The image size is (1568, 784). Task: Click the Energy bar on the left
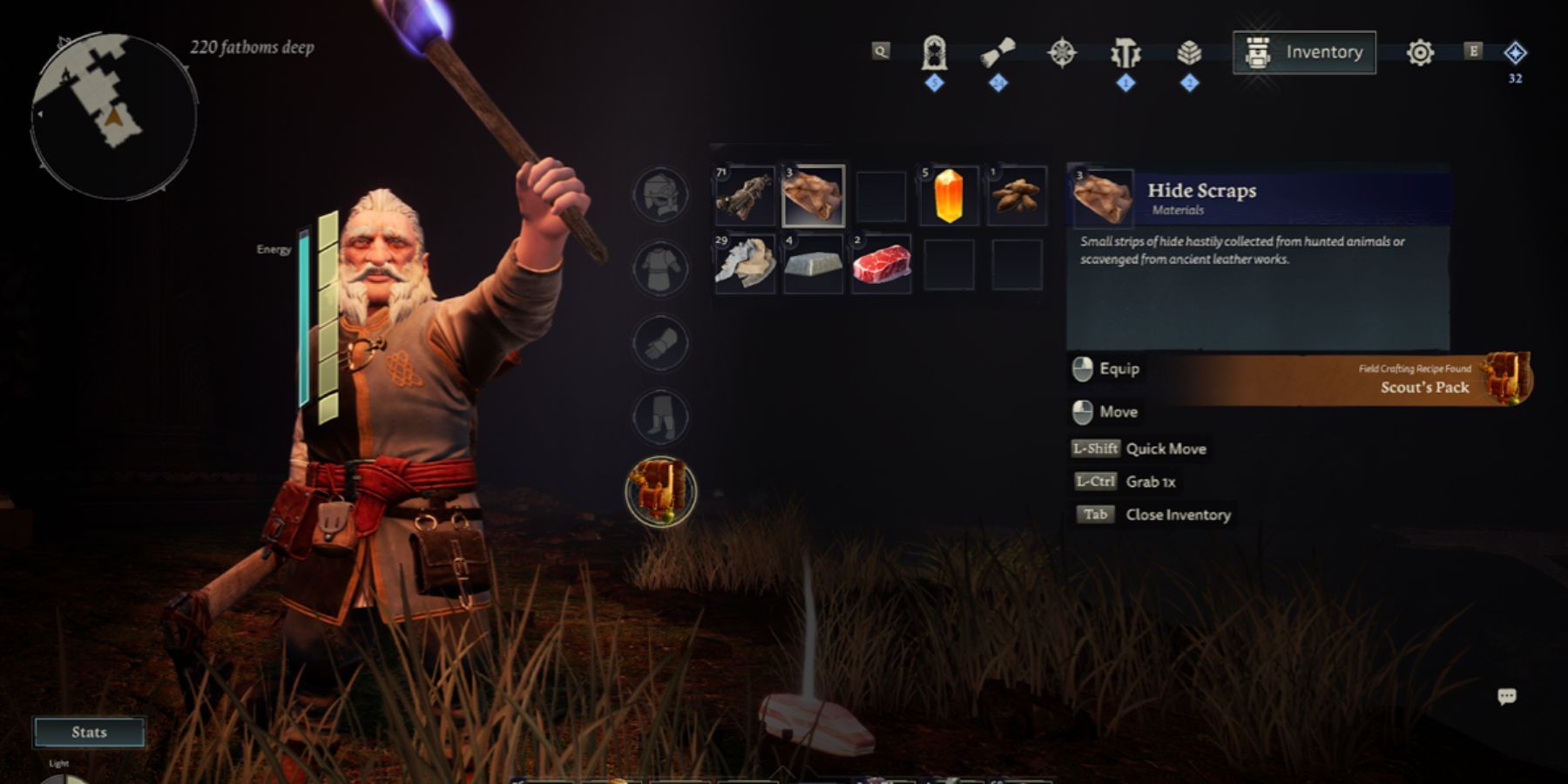[305, 314]
